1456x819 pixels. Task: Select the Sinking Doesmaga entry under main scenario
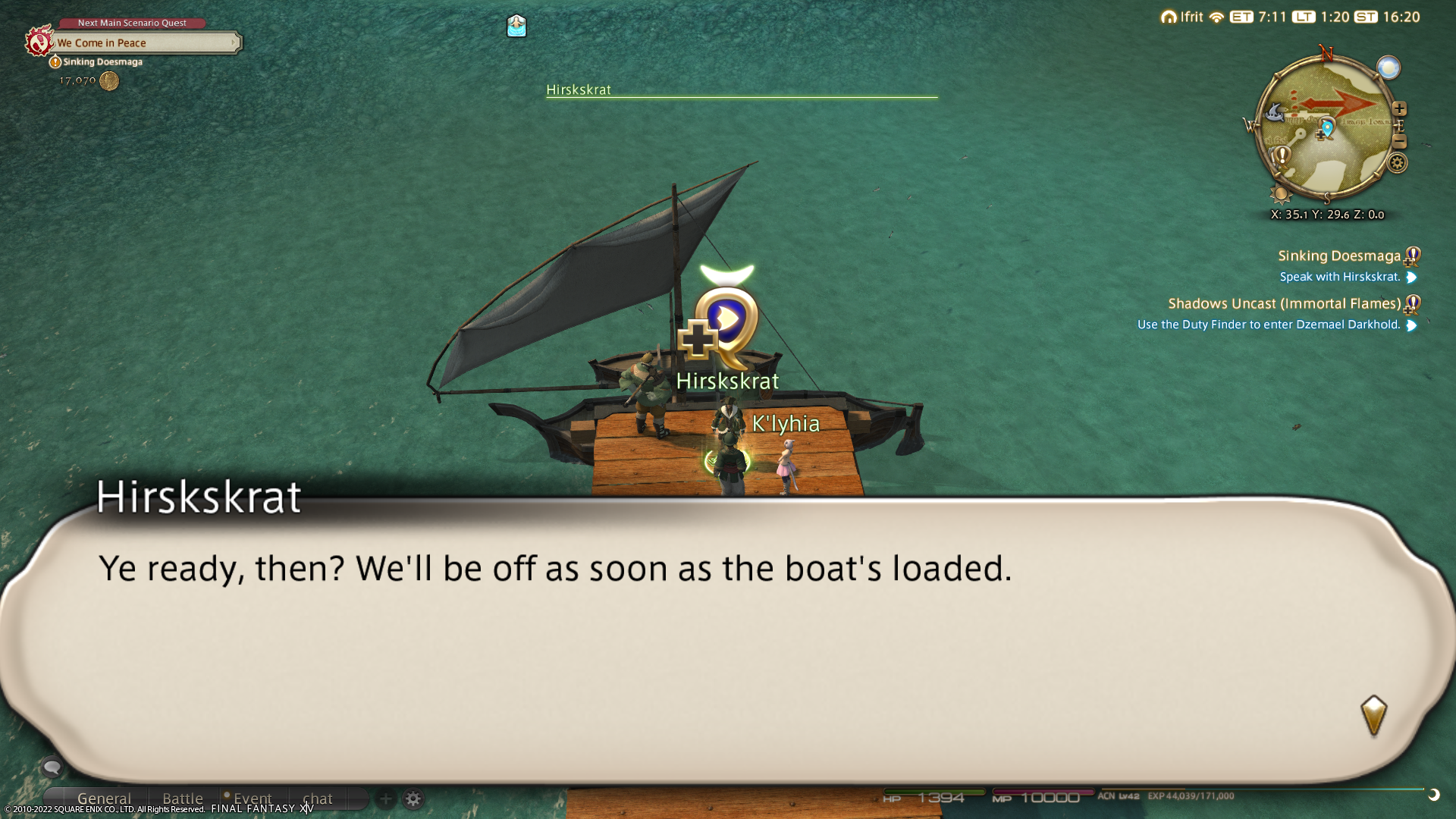click(x=102, y=62)
